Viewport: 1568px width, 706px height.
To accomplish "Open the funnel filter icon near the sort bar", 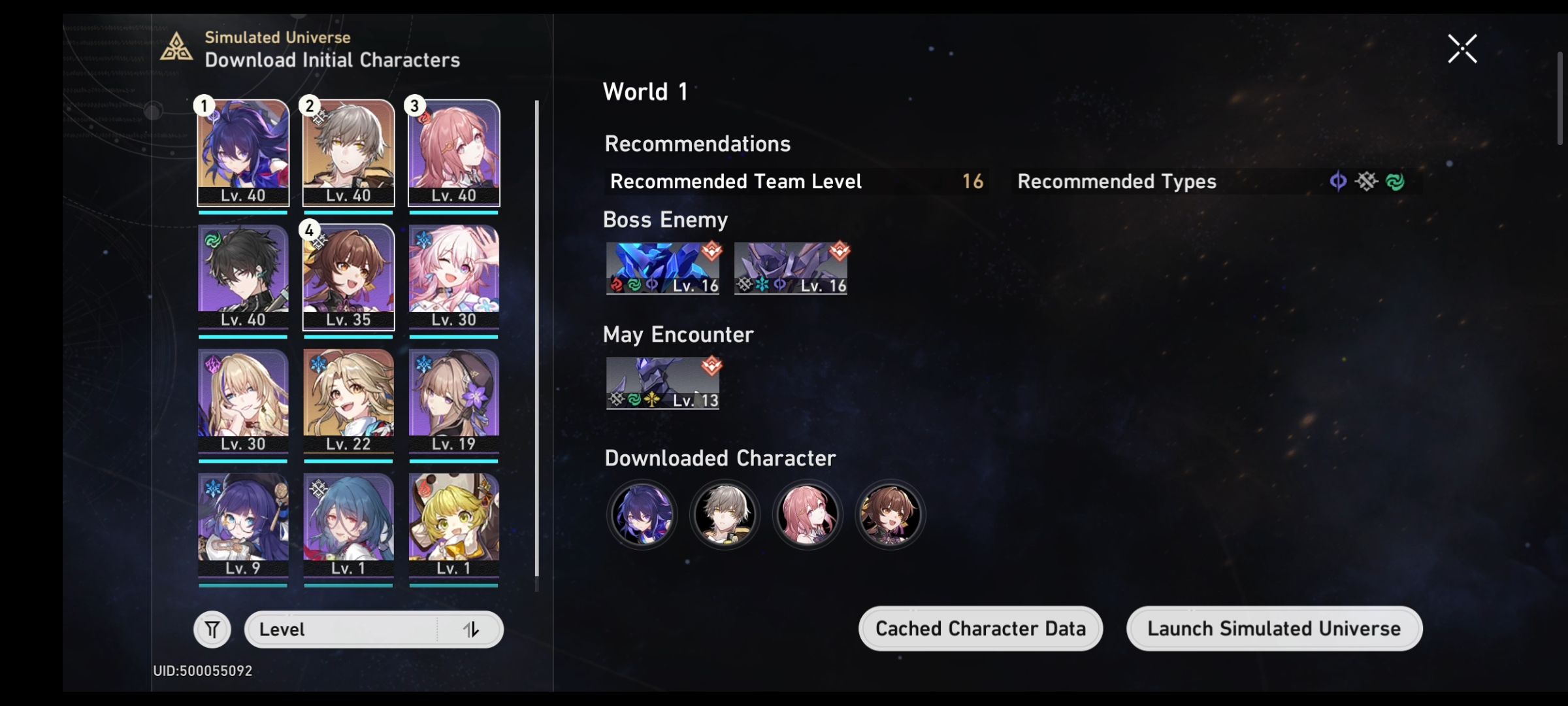I will point(212,629).
